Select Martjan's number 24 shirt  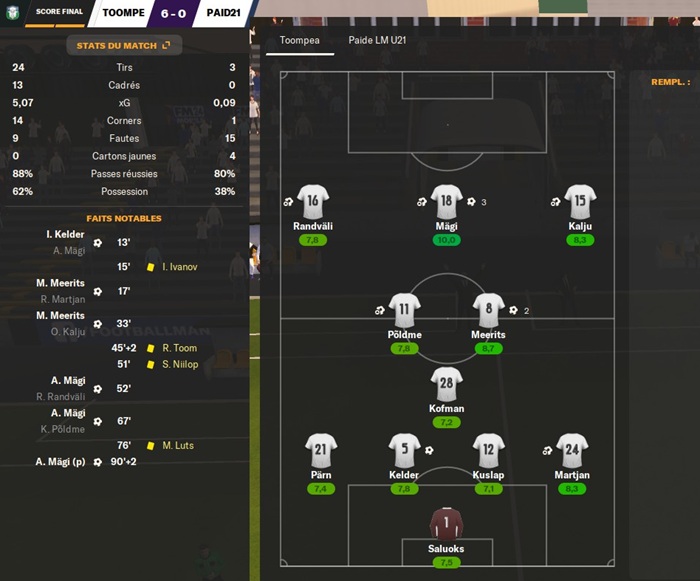coord(571,450)
